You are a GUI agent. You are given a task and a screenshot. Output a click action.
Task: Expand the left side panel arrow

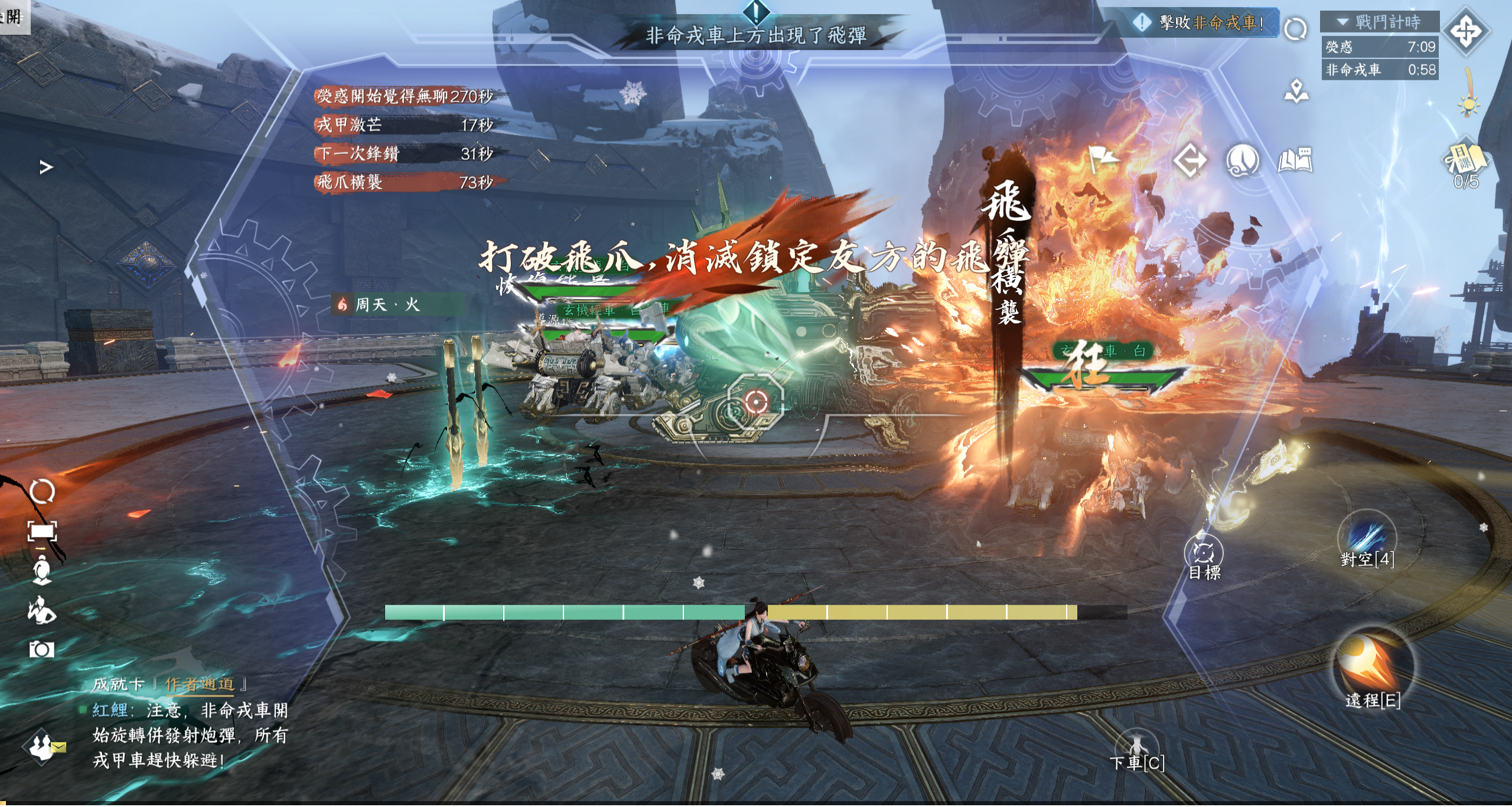[x=46, y=168]
